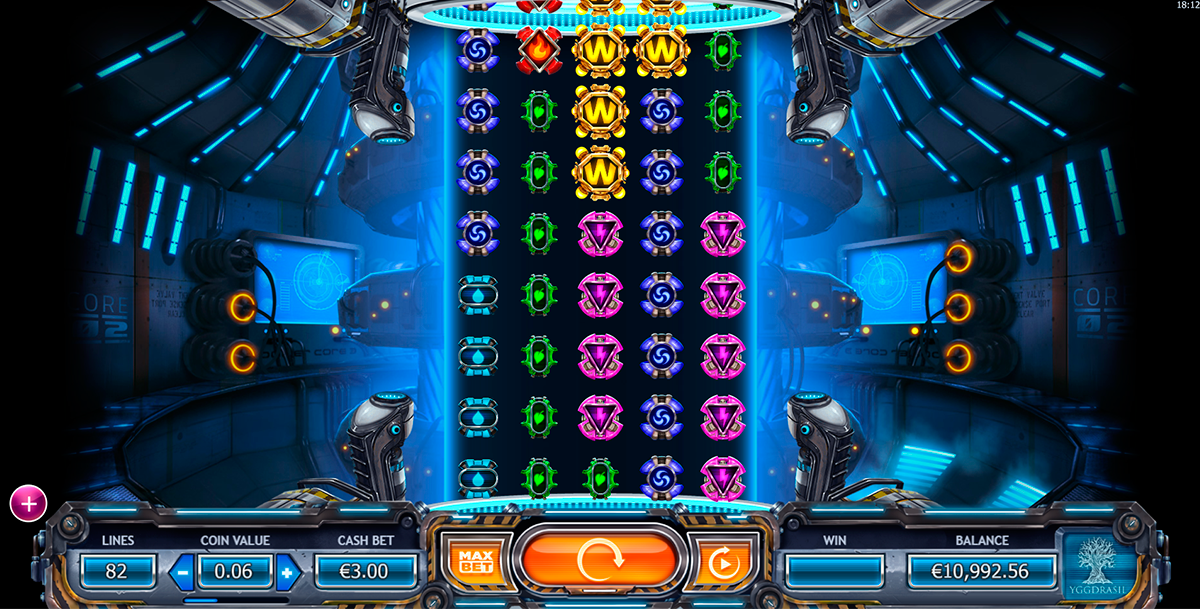Increase the coin value
The width and height of the screenshot is (1200, 609).
tap(288, 572)
